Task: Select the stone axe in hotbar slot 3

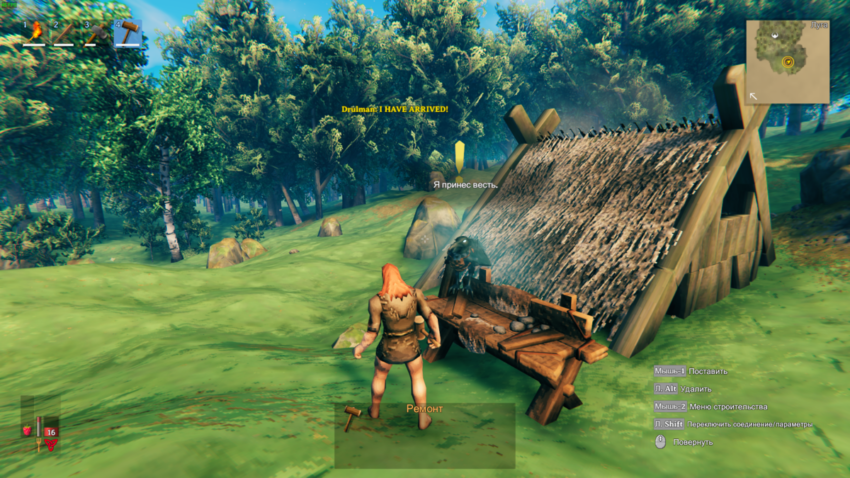Action: 97,32
